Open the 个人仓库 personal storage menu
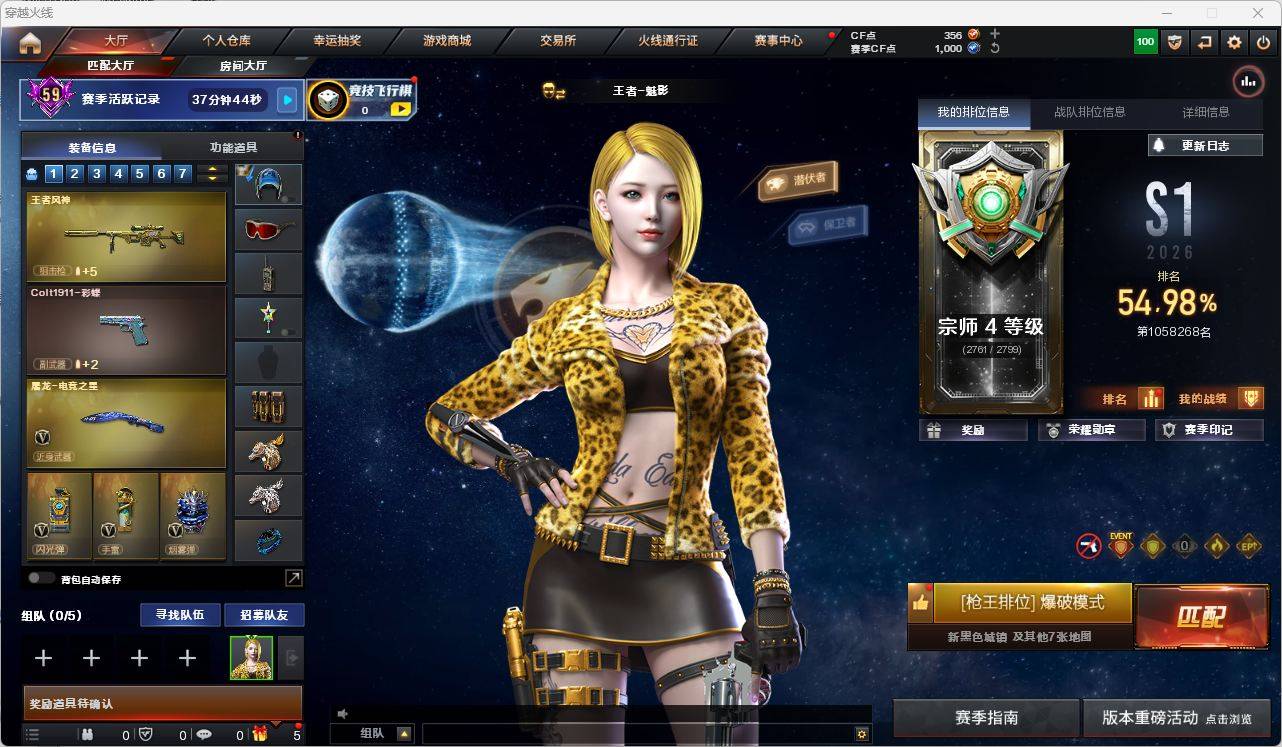Viewport: 1282px width, 747px height. click(x=227, y=41)
